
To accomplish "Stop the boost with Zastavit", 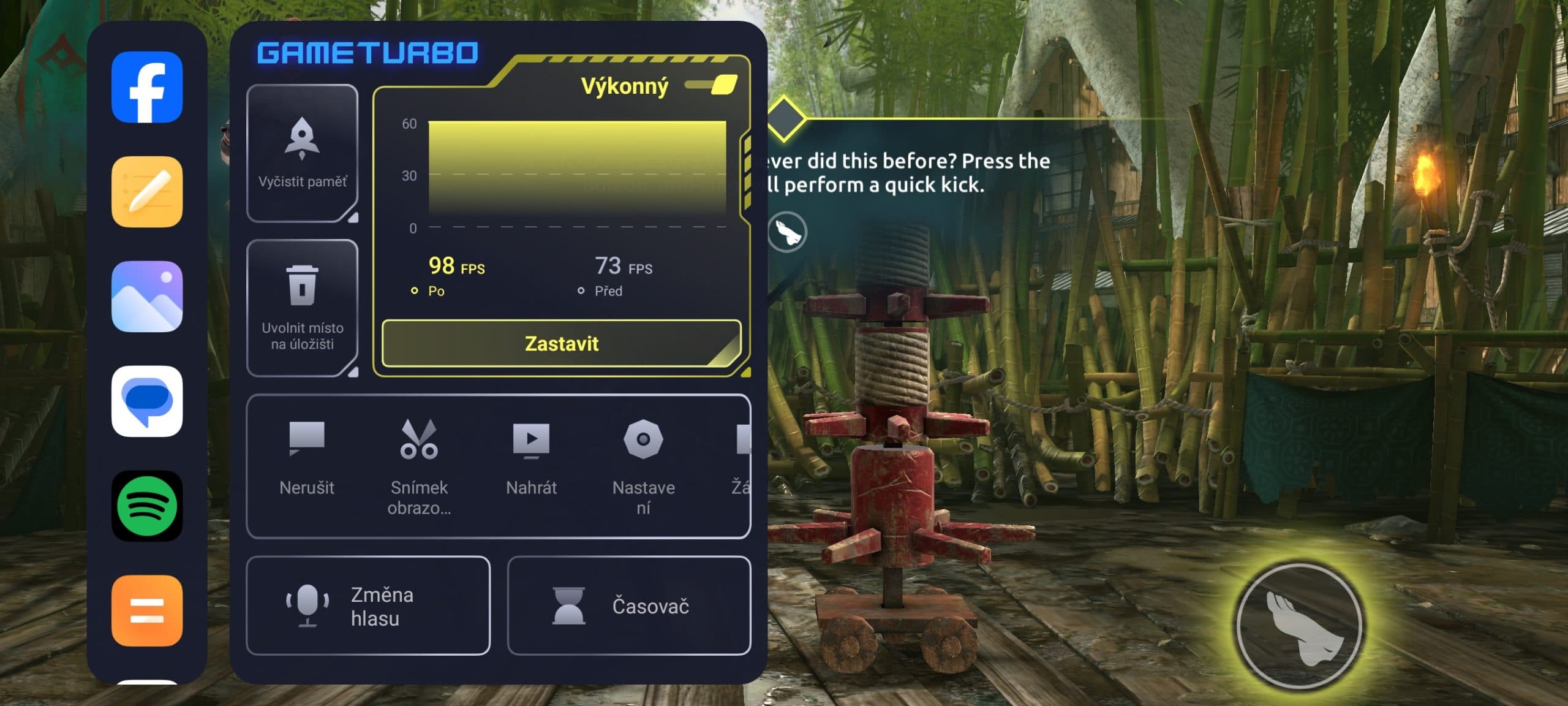I will point(561,344).
